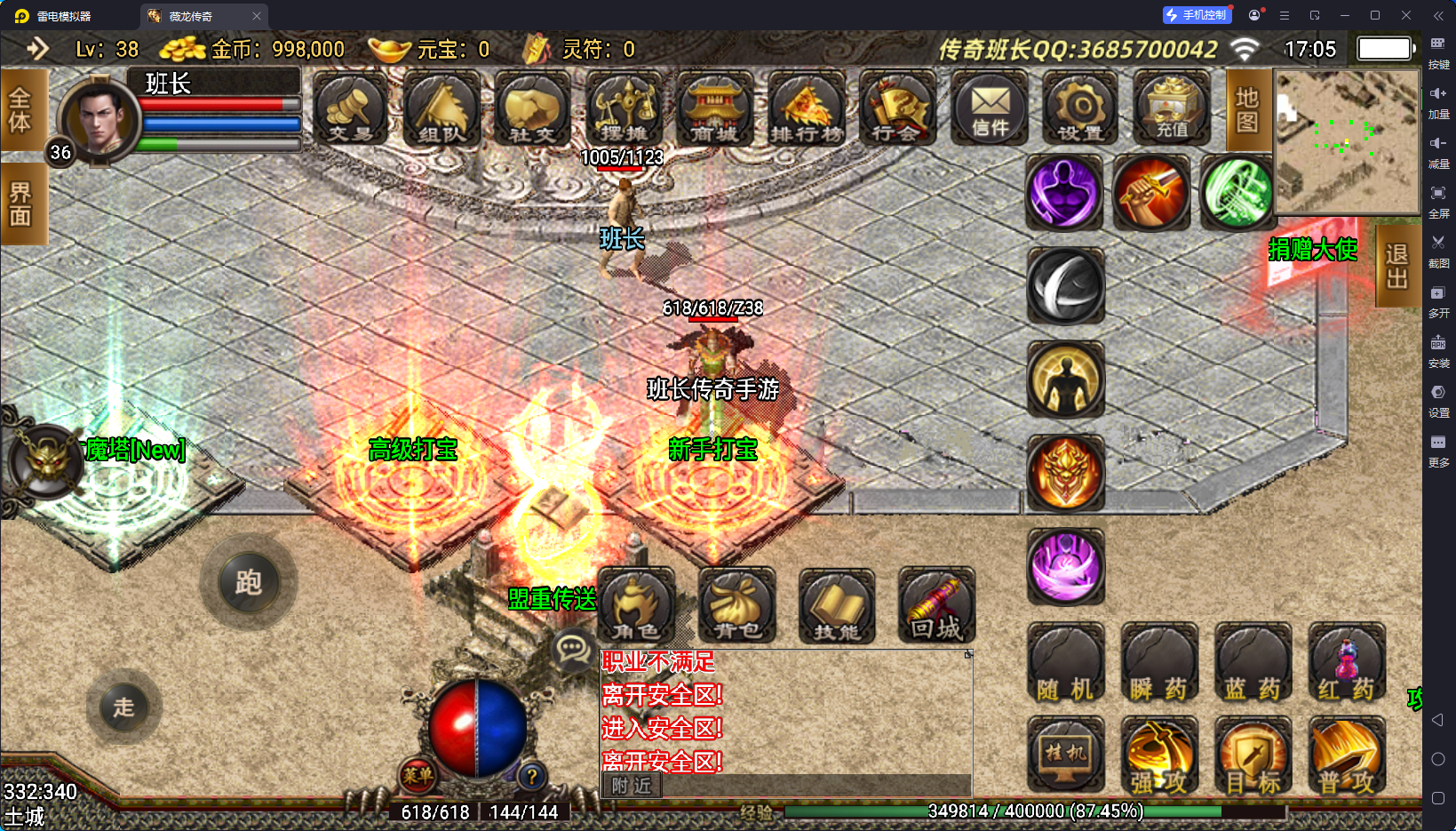Viewport: 1456px width, 831px height.
Task: Open the 角色 character sheet
Action: 636,606
